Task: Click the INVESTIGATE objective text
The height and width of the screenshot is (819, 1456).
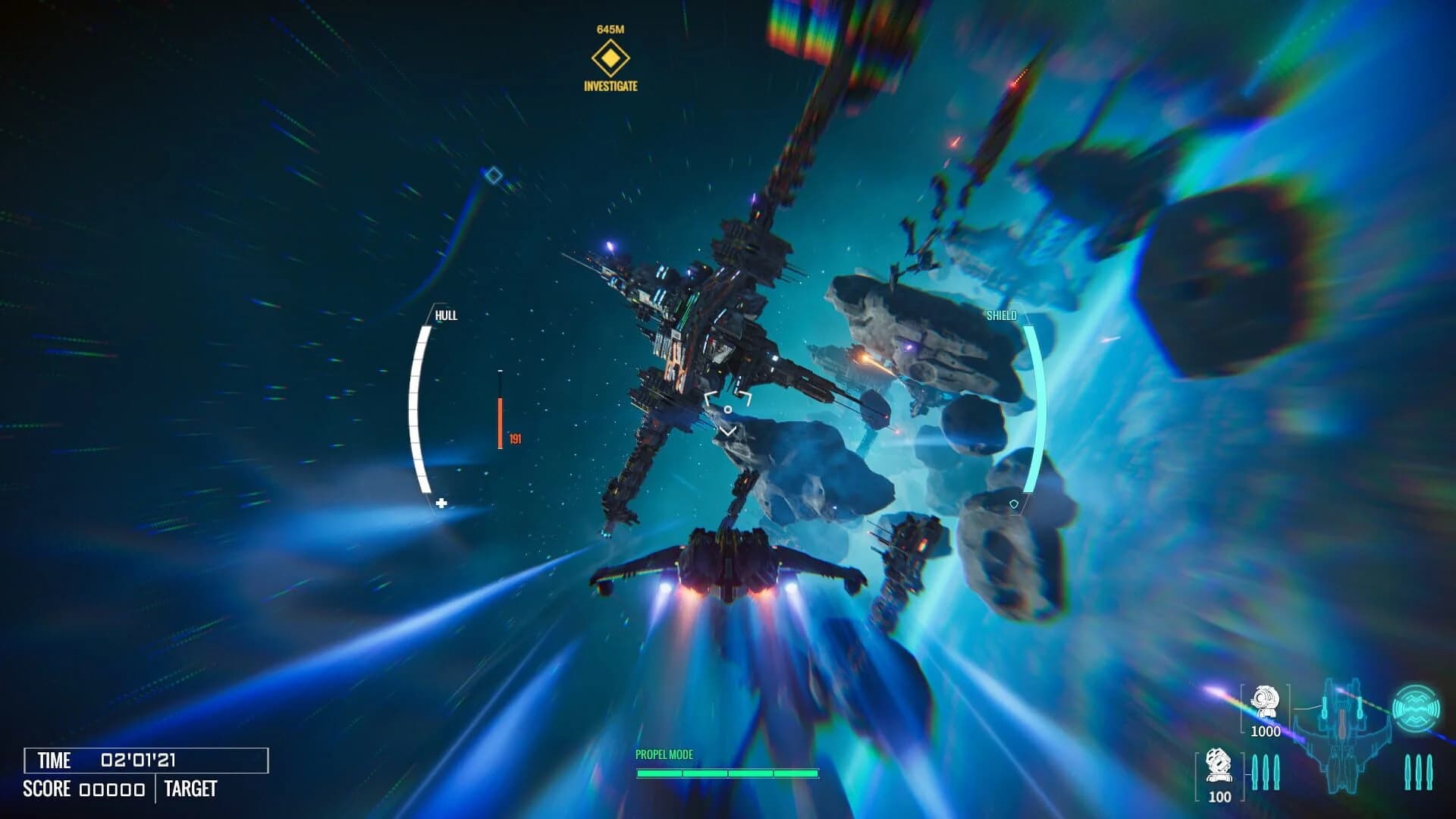Action: 610,86
